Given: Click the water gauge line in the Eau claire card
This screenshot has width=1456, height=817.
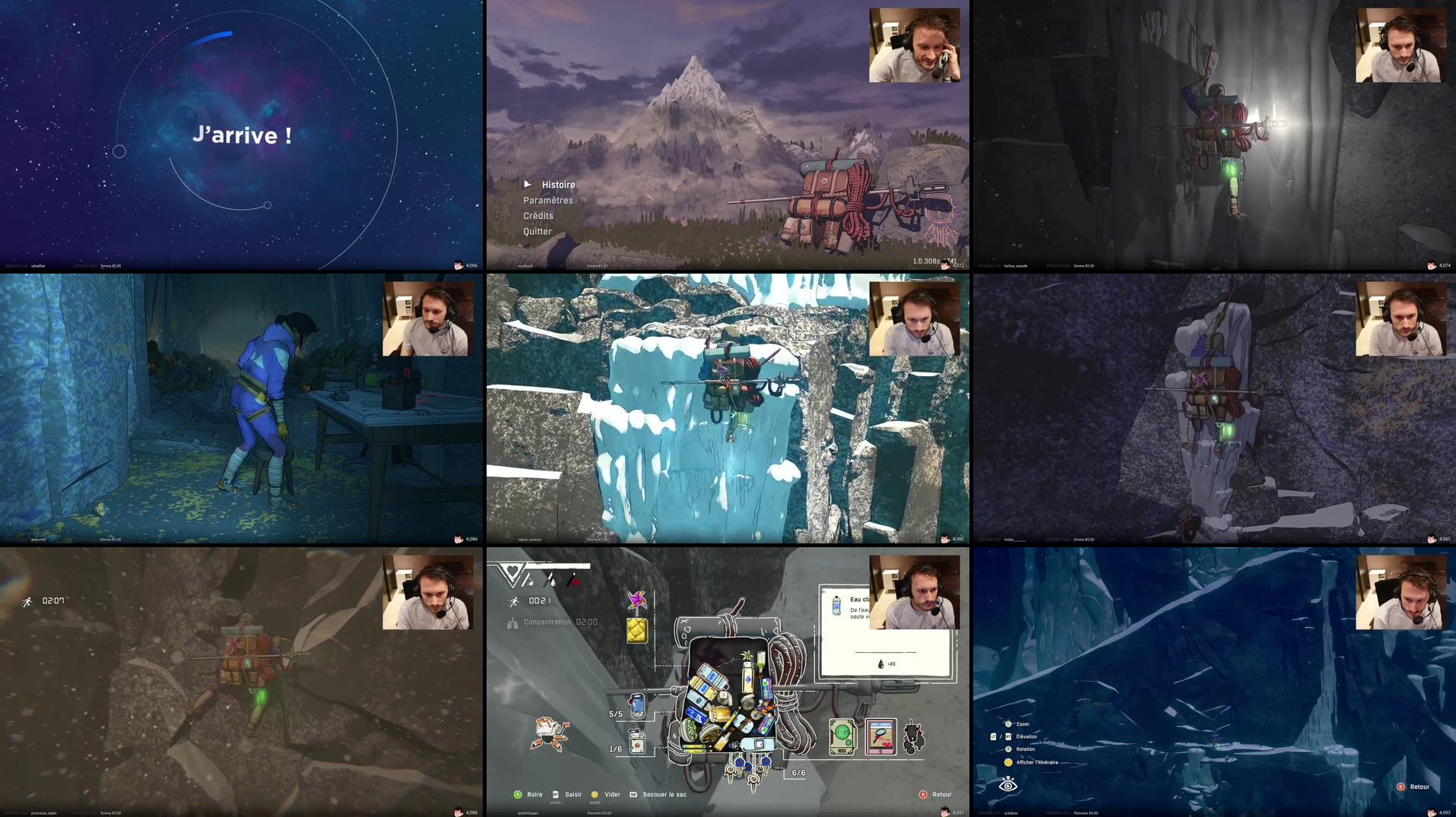Looking at the screenshot, I should [885, 653].
